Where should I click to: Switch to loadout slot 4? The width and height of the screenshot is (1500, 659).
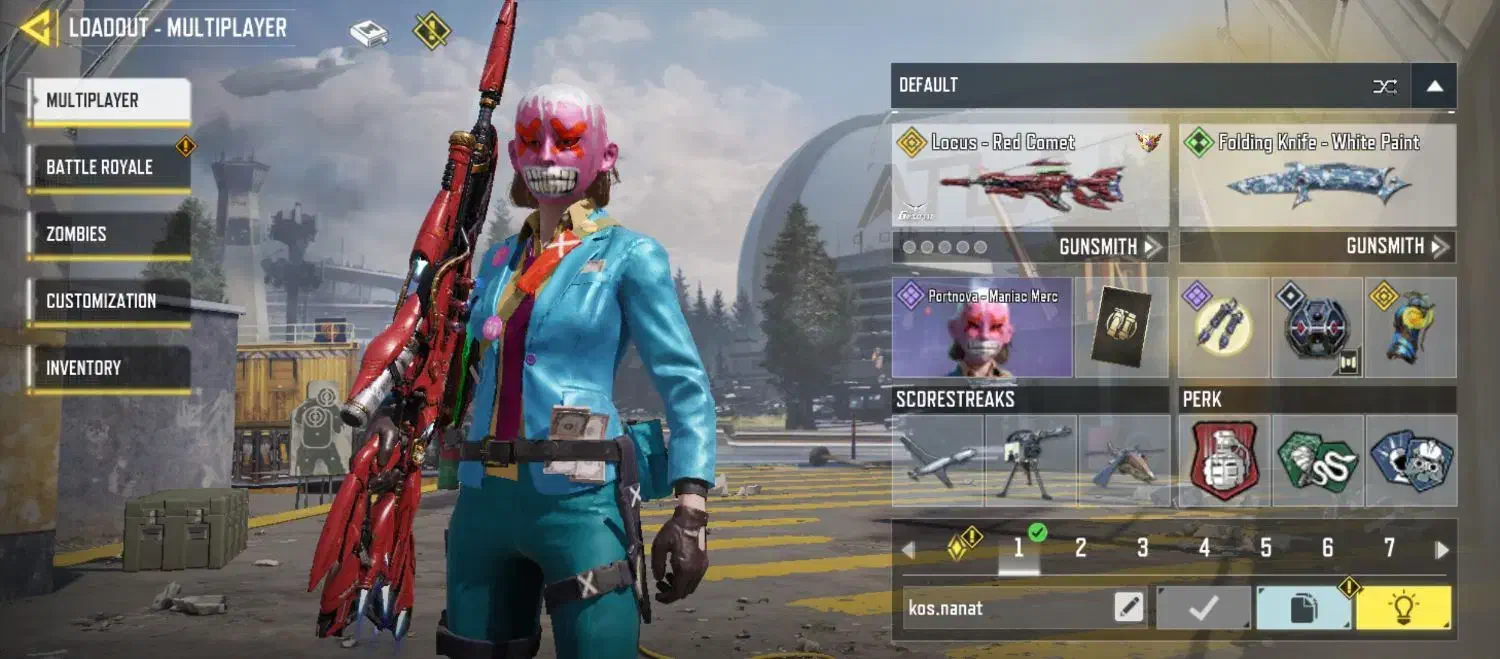[1204, 548]
